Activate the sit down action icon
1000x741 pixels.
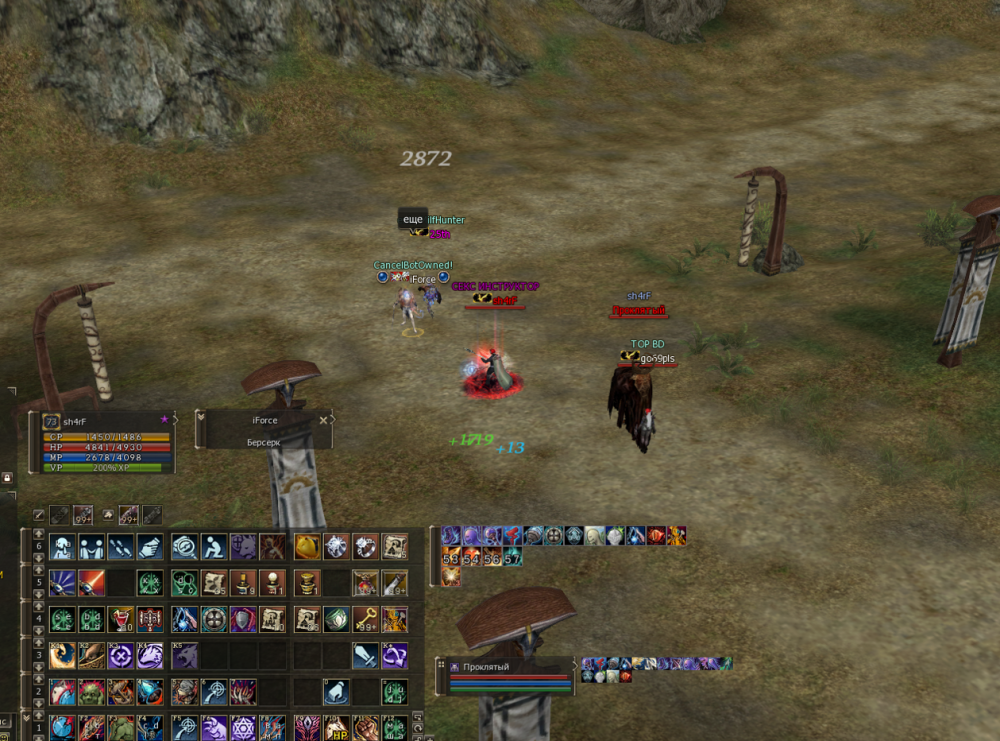(x=213, y=547)
